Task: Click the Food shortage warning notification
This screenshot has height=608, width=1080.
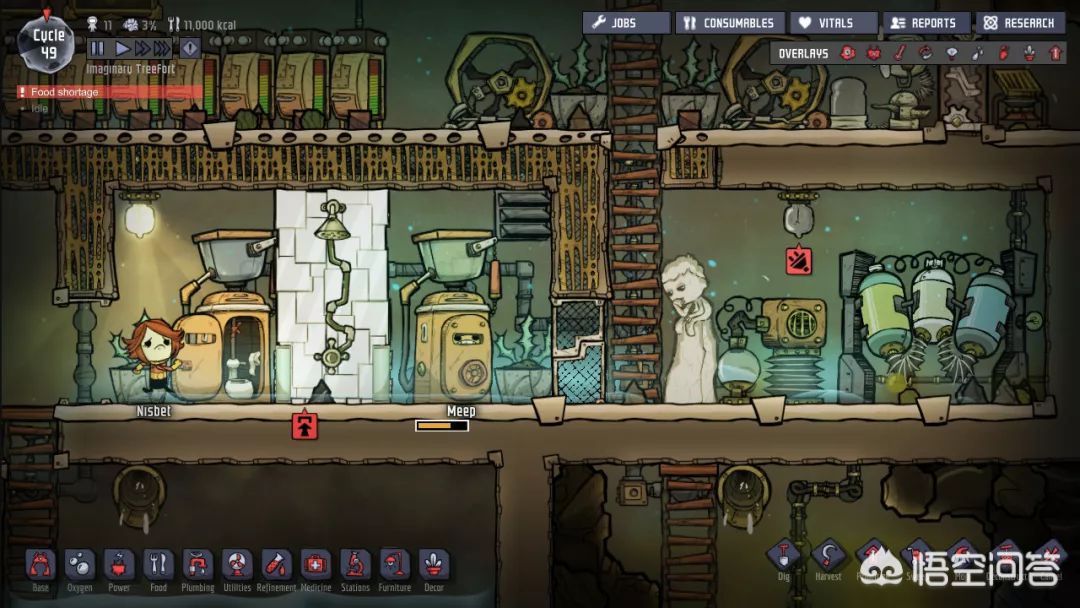Action: point(65,92)
